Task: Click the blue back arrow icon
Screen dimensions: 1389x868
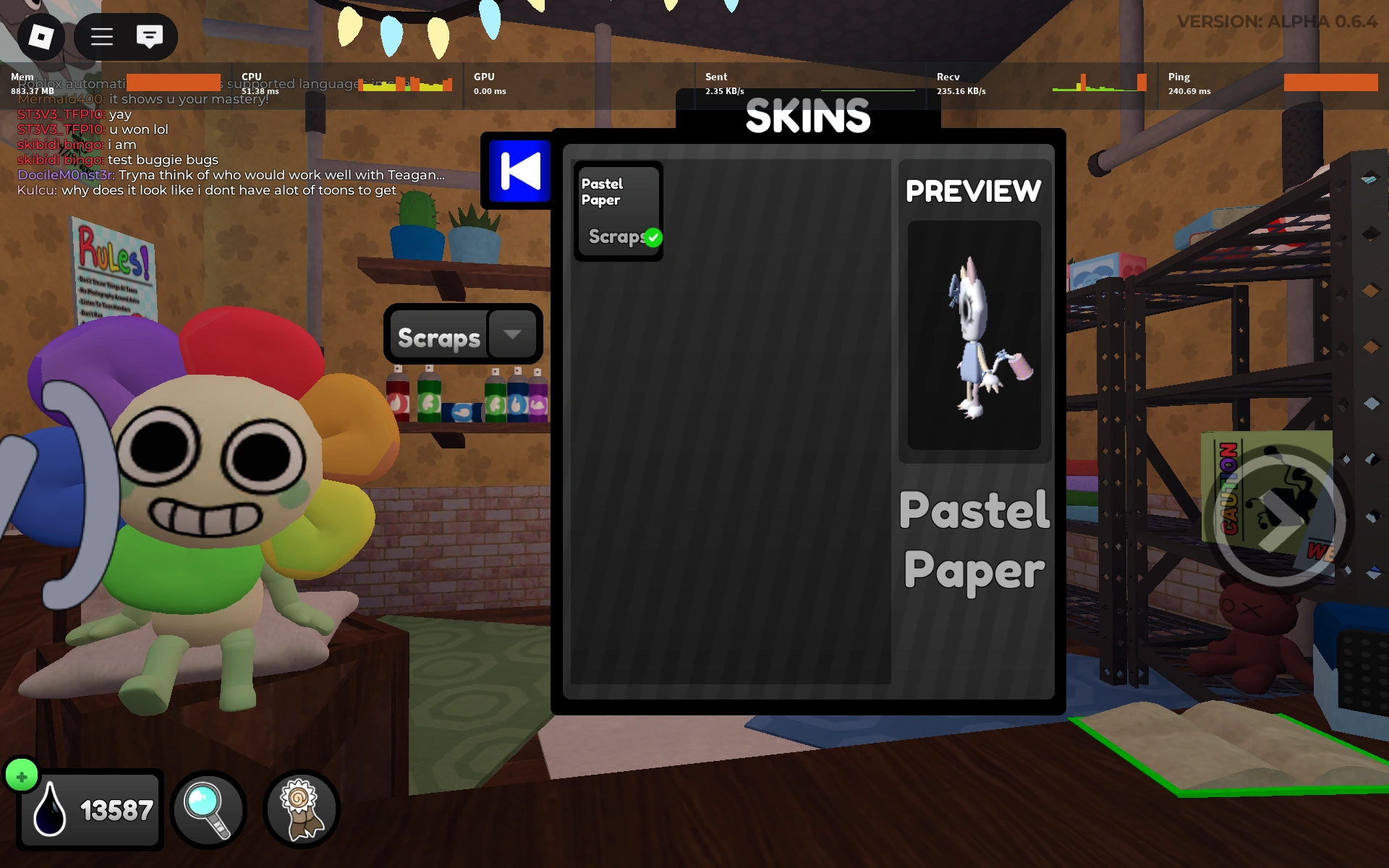Action: pyautogui.click(x=518, y=172)
